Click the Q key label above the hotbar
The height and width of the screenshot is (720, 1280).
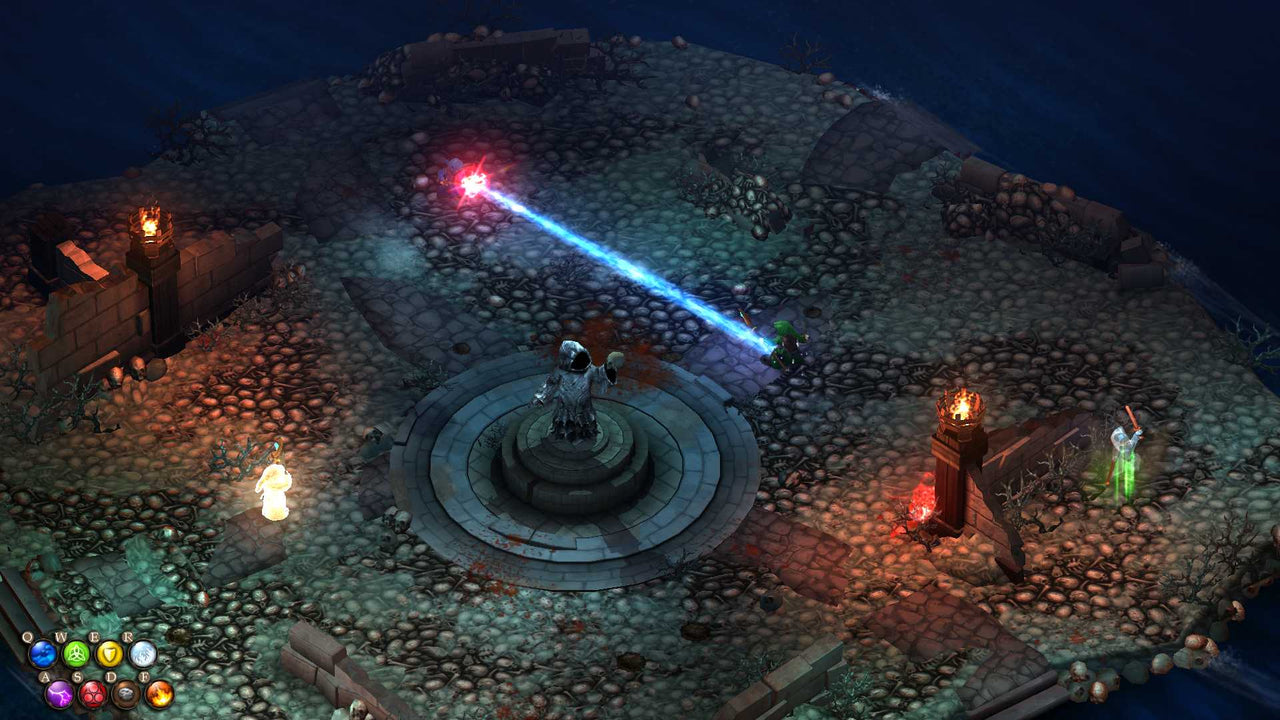point(27,636)
